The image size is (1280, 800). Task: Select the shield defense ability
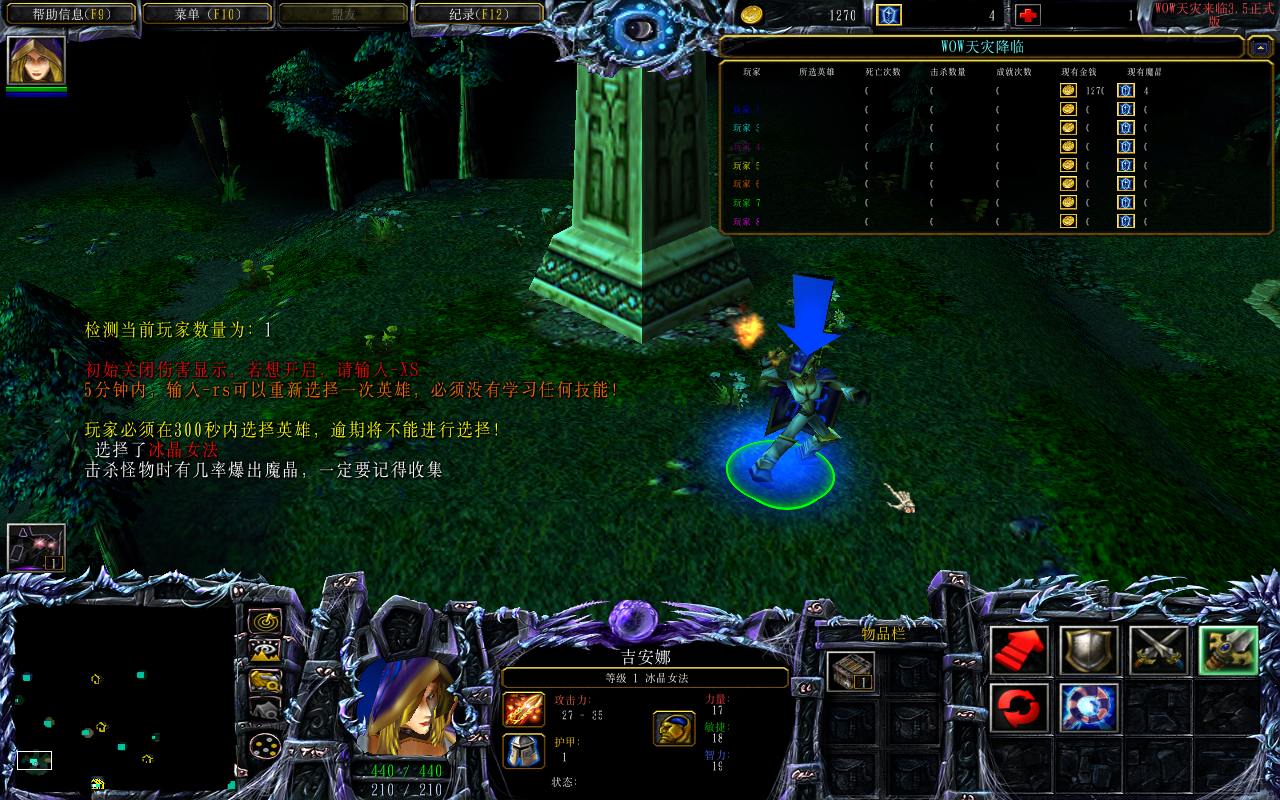coord(1090,651)
